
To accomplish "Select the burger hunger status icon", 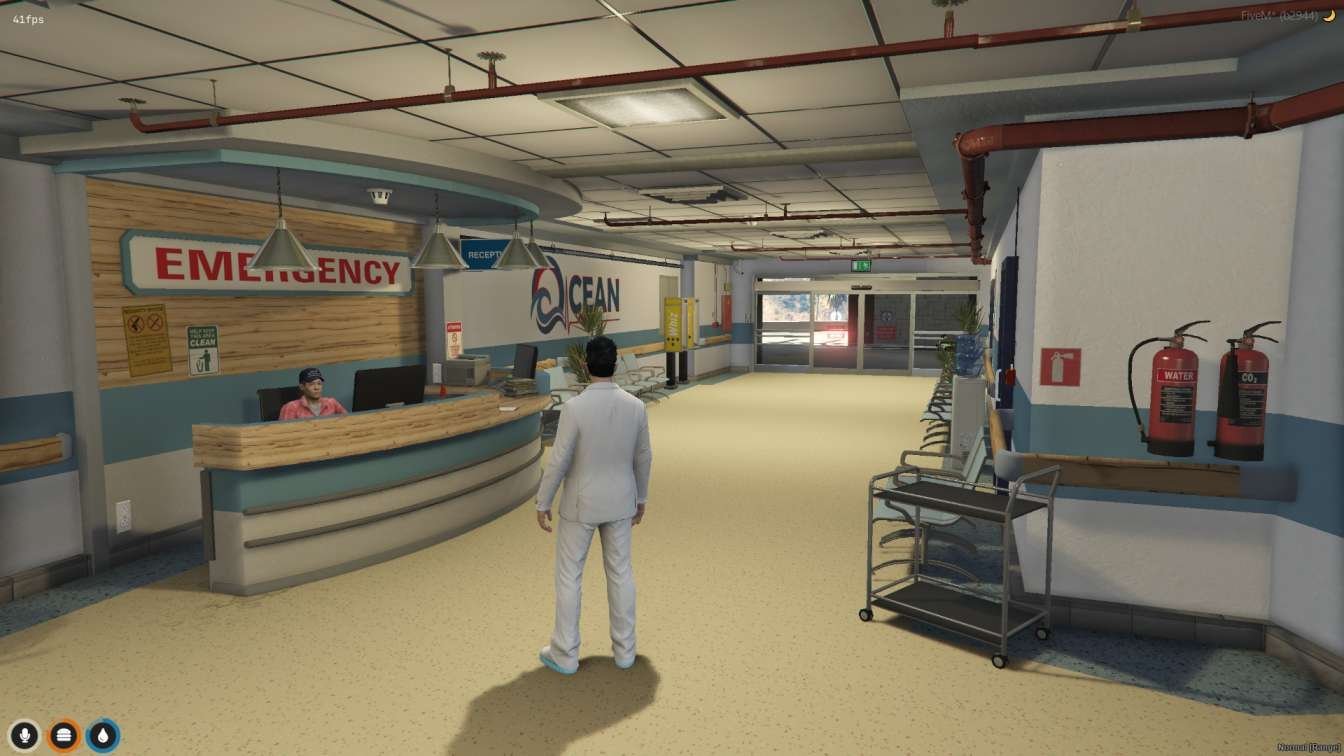I will click(63, 735).
